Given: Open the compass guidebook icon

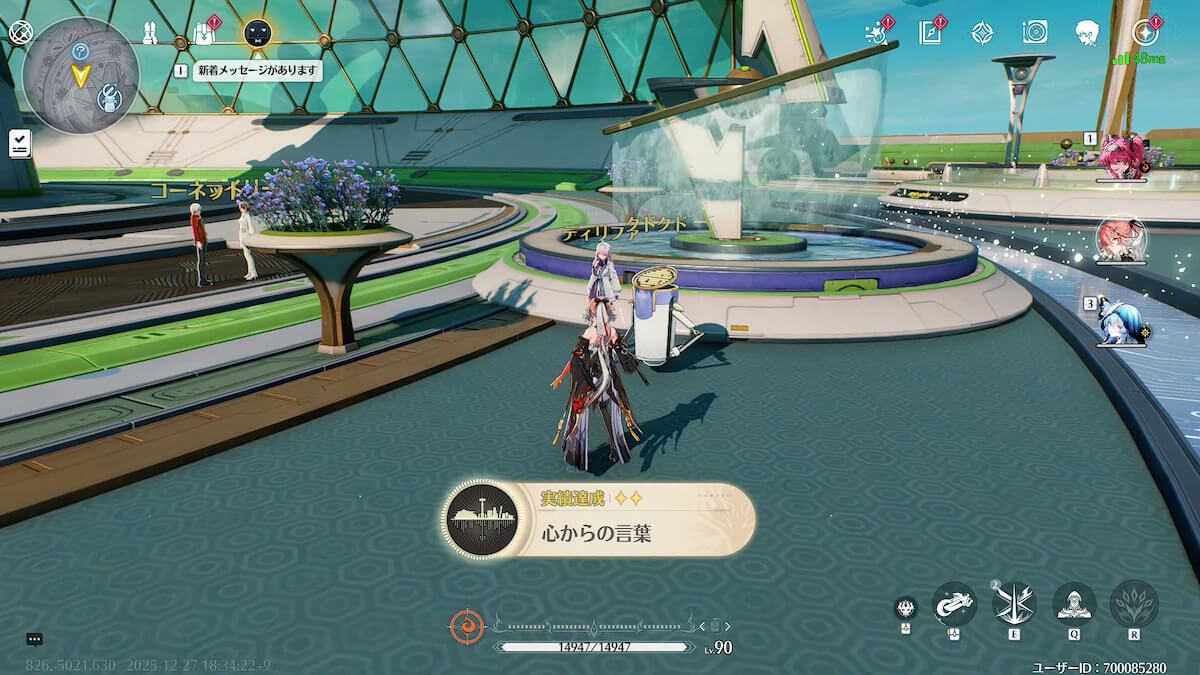Looking at the screenshot, I should pos(930,33).
